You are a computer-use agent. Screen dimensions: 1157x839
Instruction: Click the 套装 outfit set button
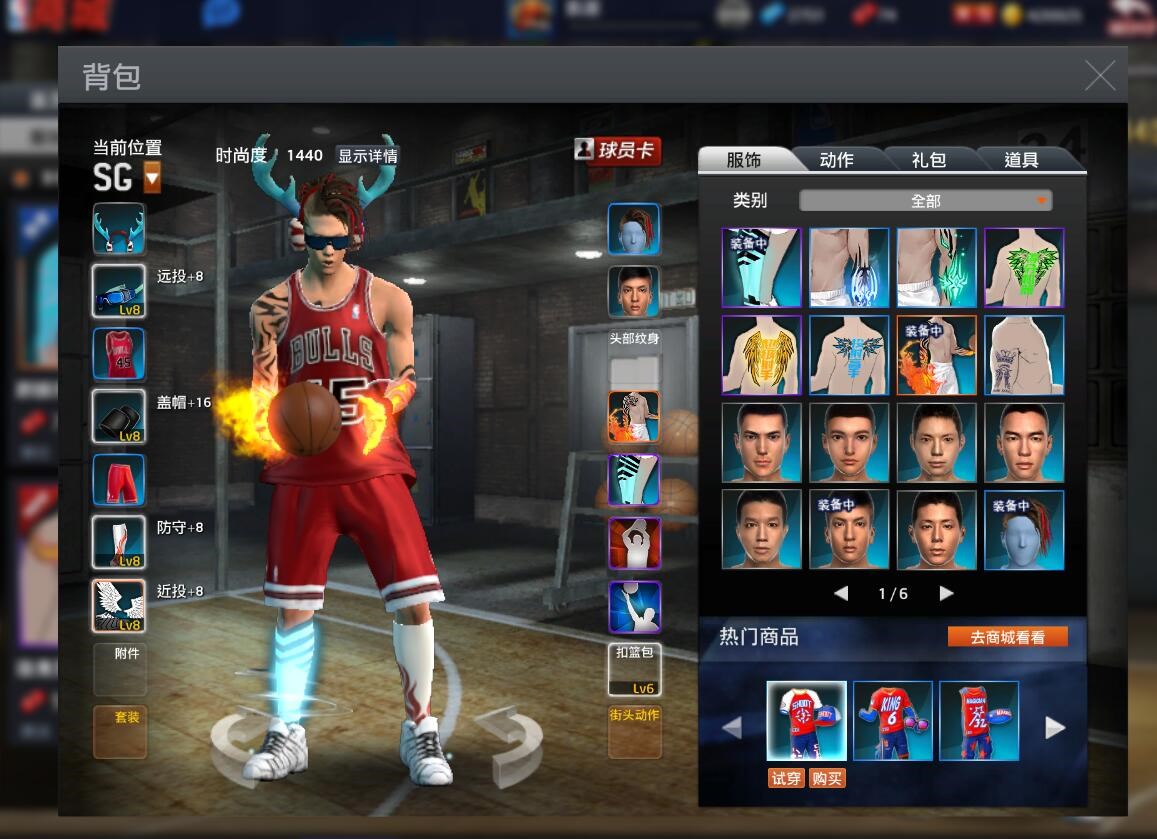(x=120, y=731)
